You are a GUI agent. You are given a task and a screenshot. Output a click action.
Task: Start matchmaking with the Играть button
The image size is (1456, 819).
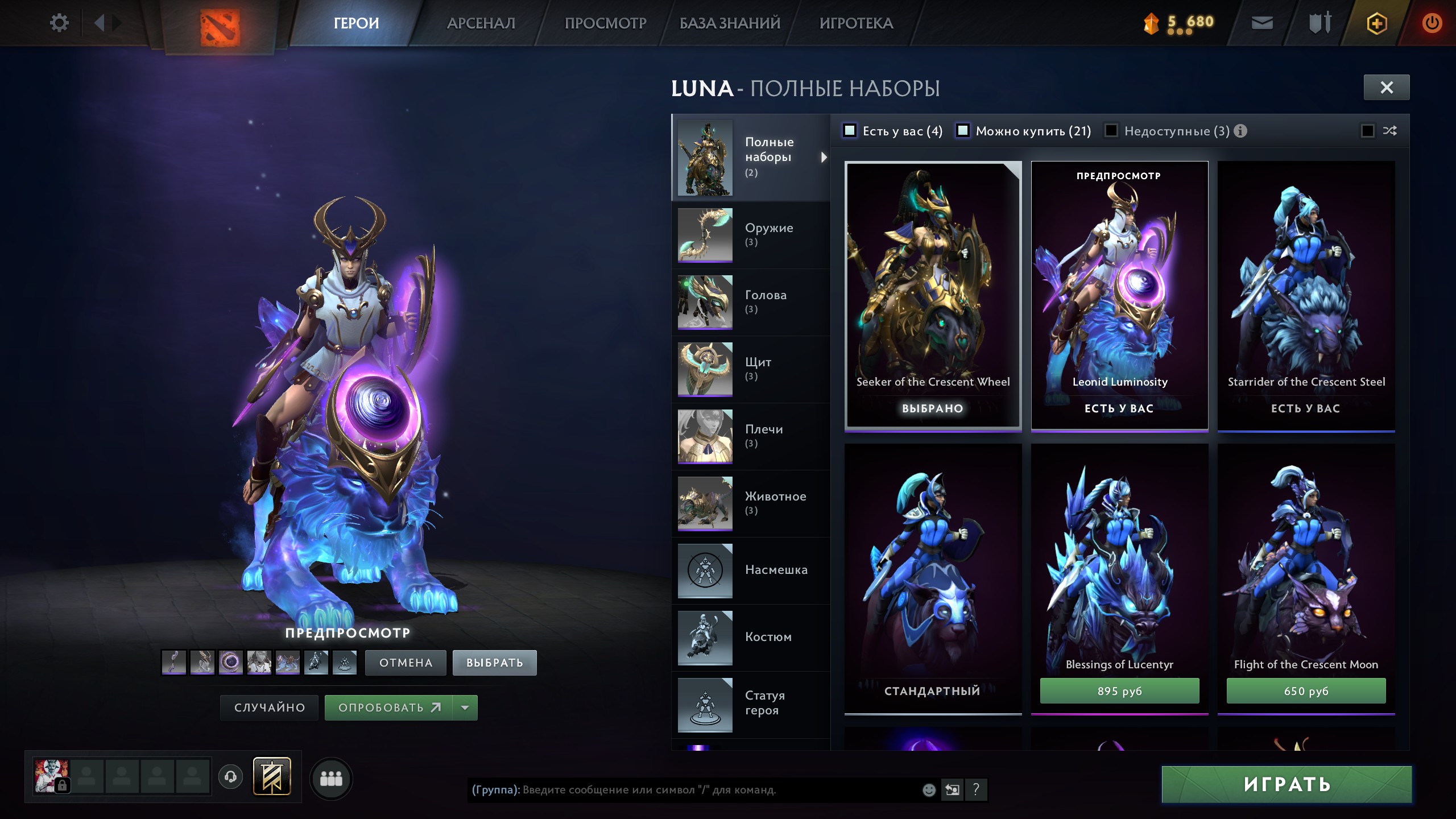point(1287,784)
